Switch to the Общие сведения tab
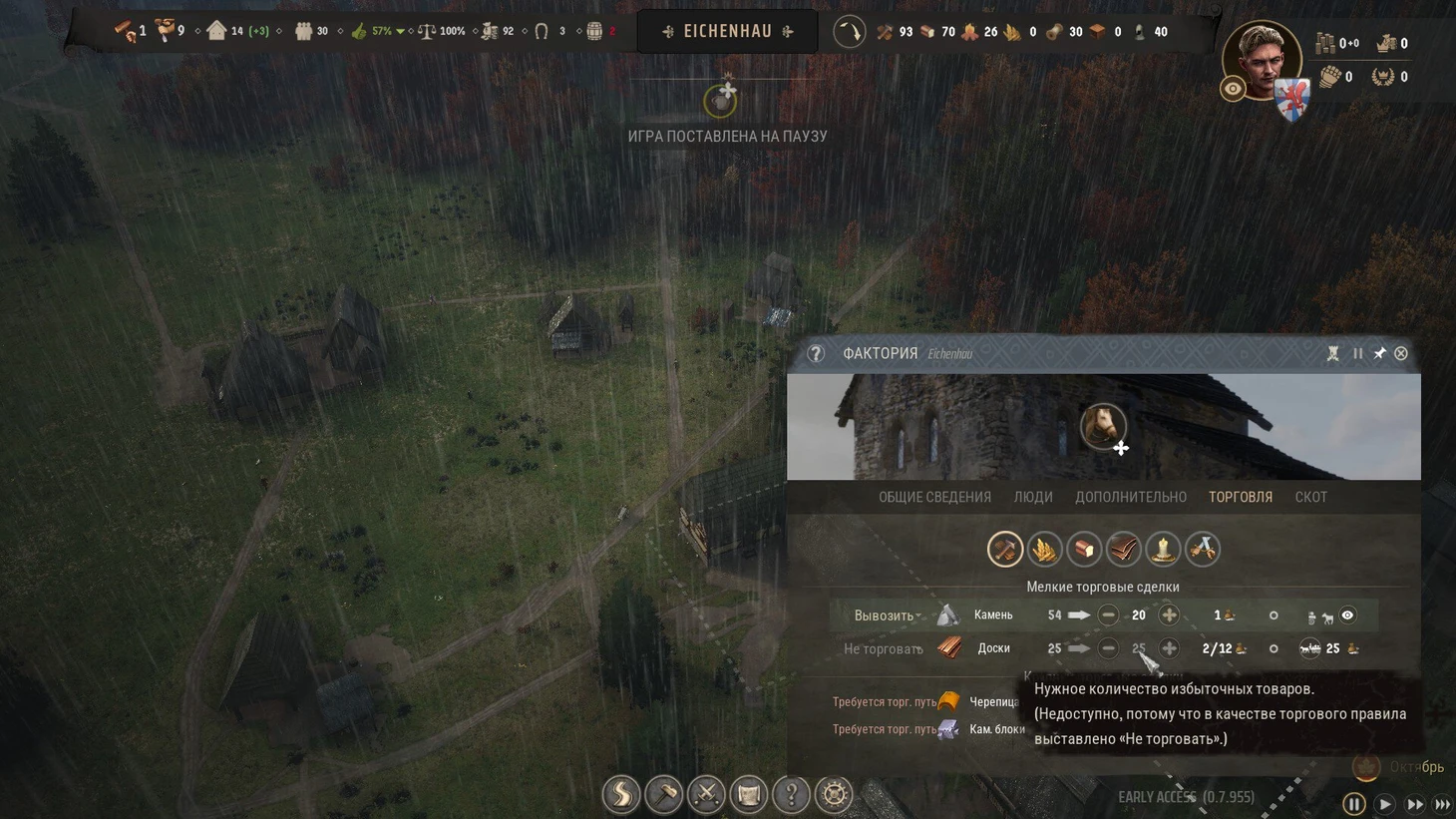The height and width of the screenshot is (819, 1456). [x=934, y=497]
